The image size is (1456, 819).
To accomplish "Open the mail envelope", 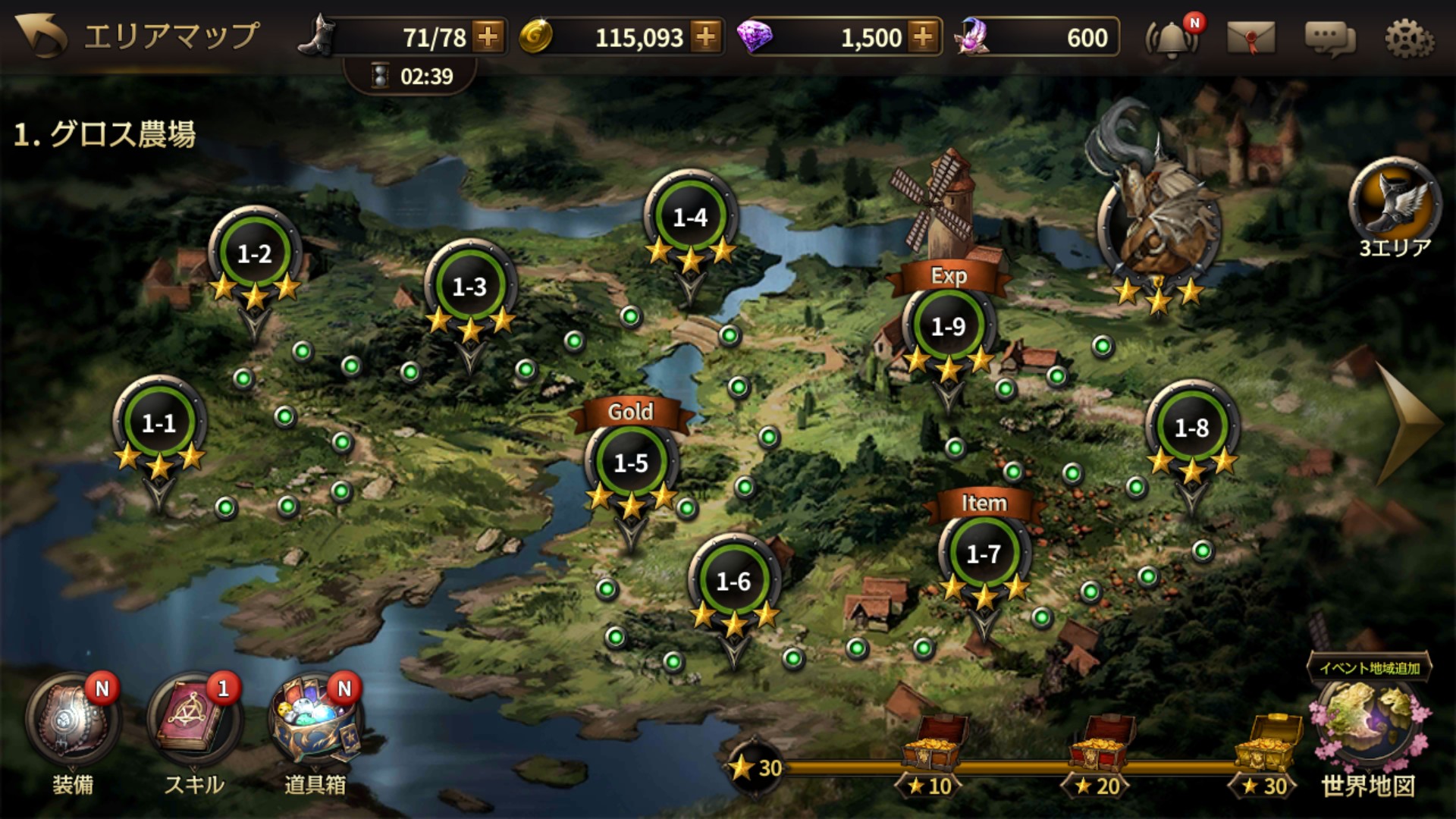I will (x=1250, y=38).
